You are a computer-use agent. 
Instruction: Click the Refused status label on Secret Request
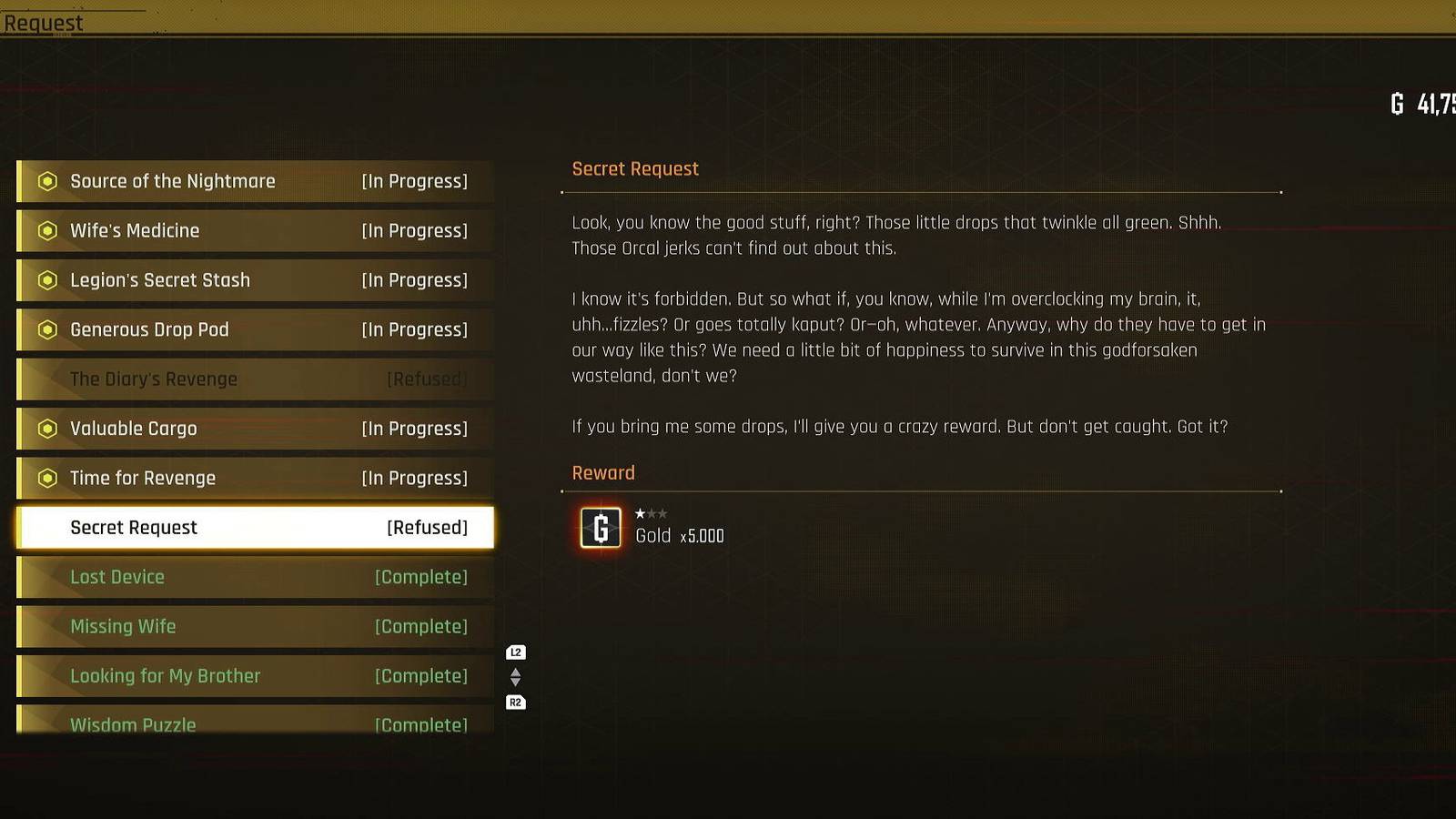coord(427,527)
